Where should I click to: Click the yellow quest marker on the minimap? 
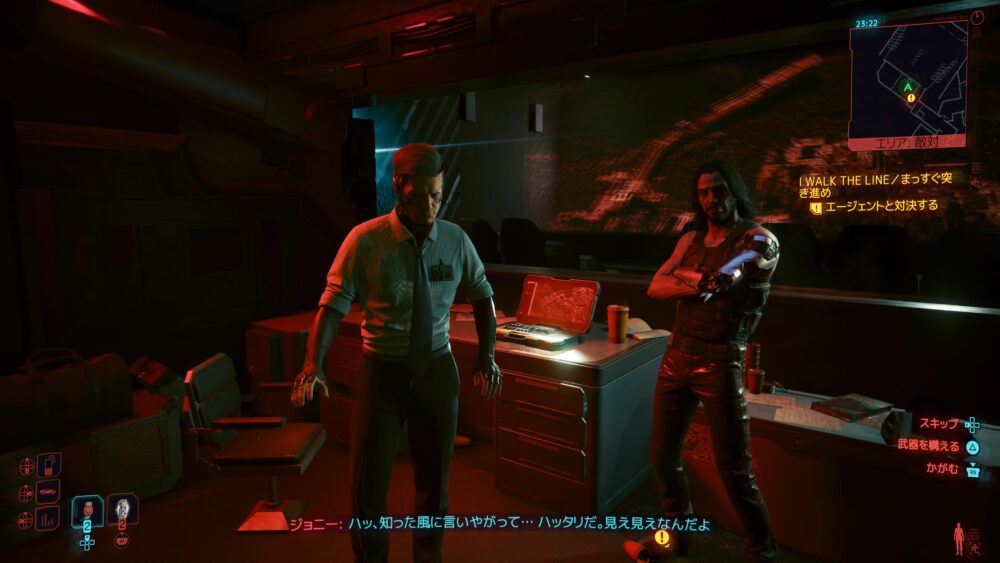[911, 98]
